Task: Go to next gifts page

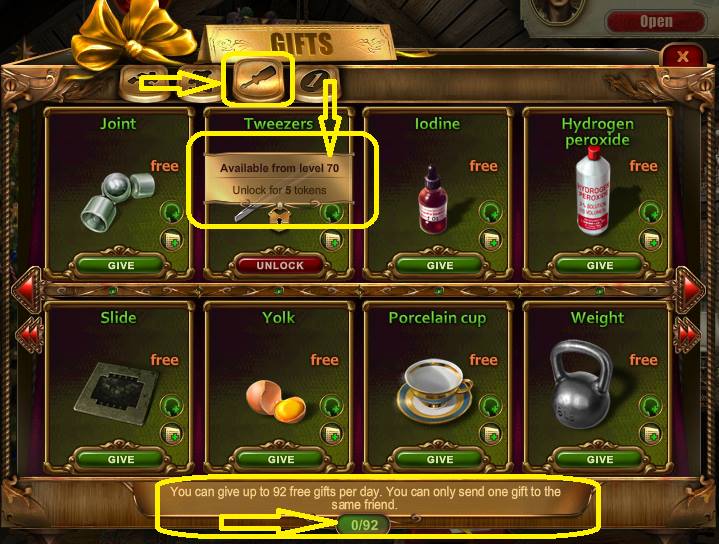Action: (x=691, y=288)
